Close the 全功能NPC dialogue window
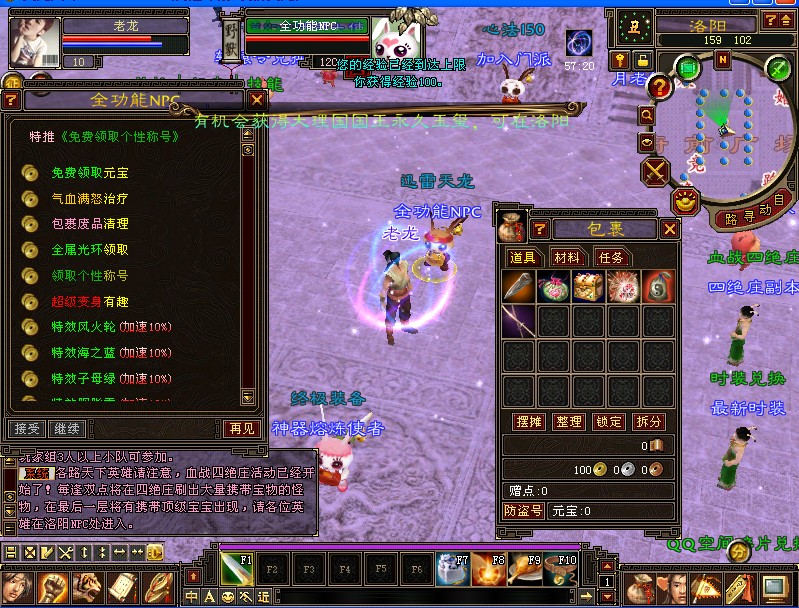 point(257,100)
